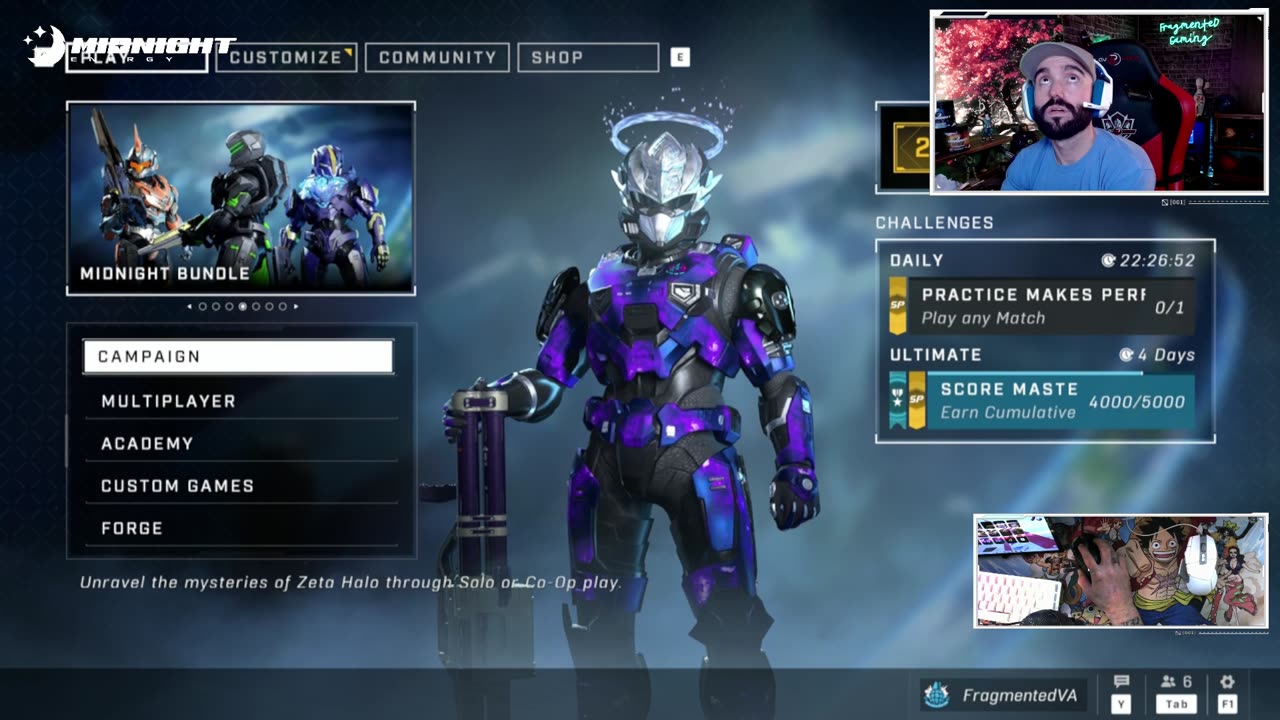Screen dimensions: 1280x720
Task: Choose Campaign from the menu
Action: [x=238, y=356]
